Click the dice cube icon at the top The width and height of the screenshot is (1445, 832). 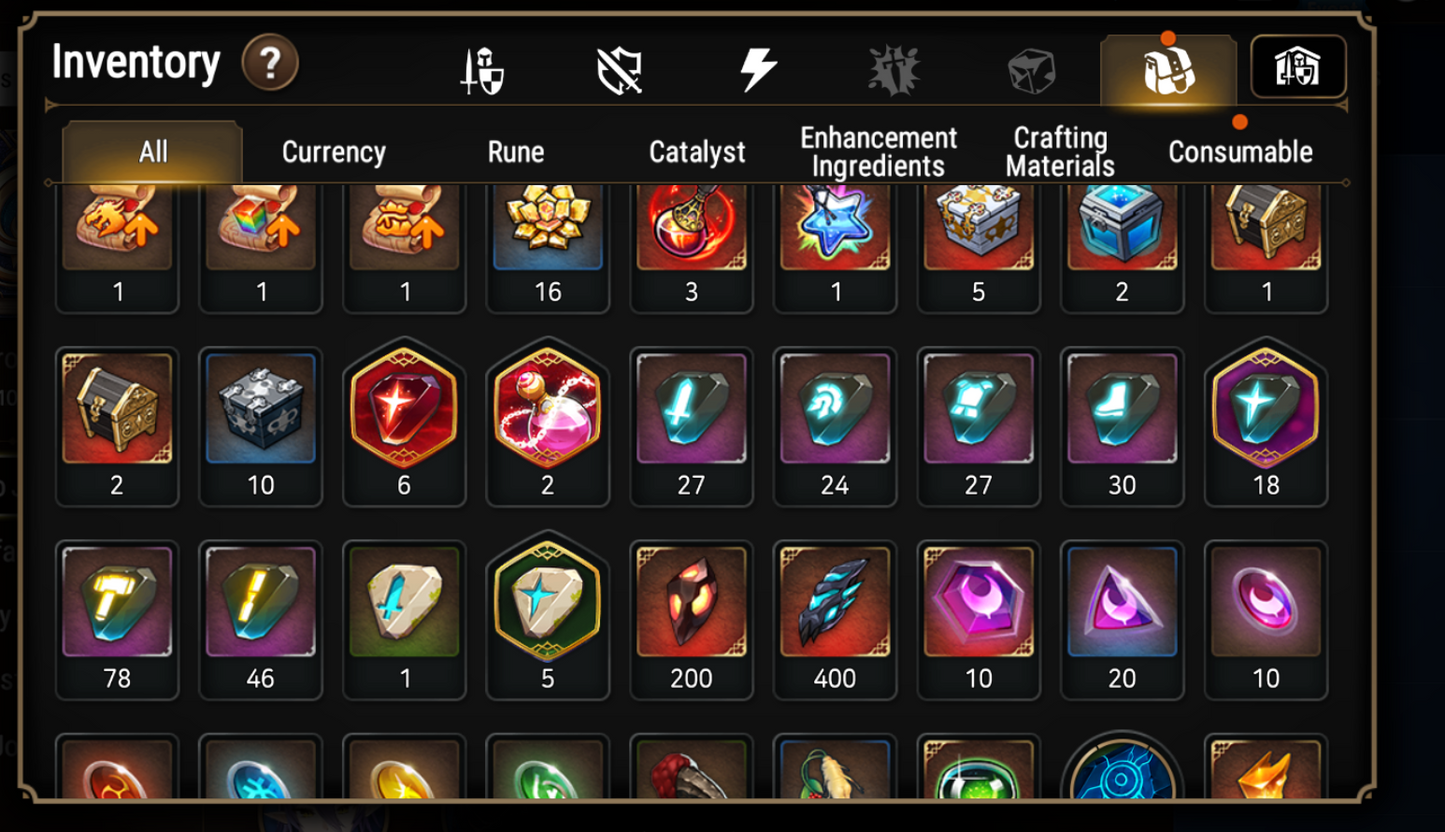pos(1030,66)
